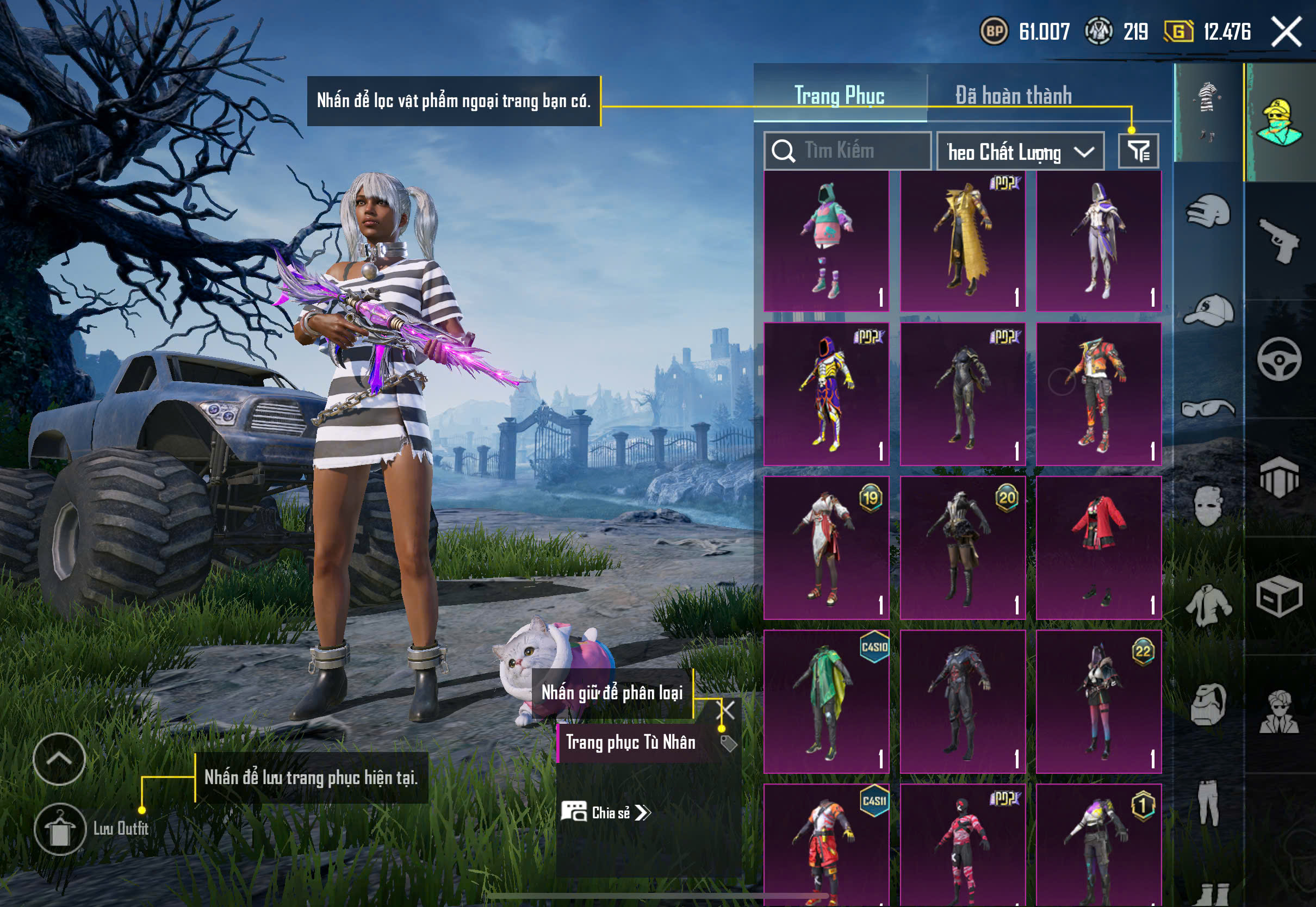Expand the up-arrow circle button

[59, 759]
